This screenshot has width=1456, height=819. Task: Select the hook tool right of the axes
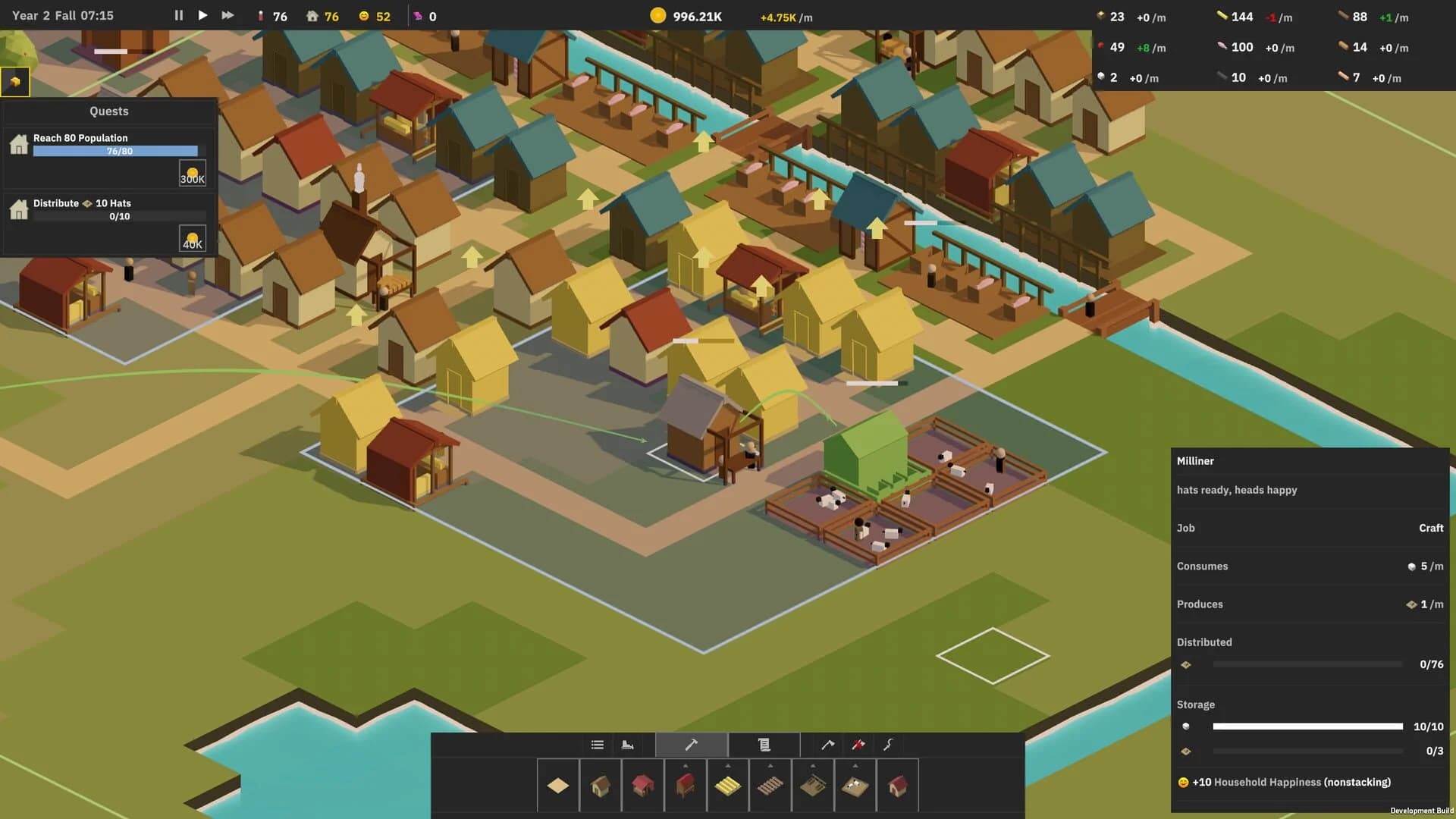tap(887, 745)
